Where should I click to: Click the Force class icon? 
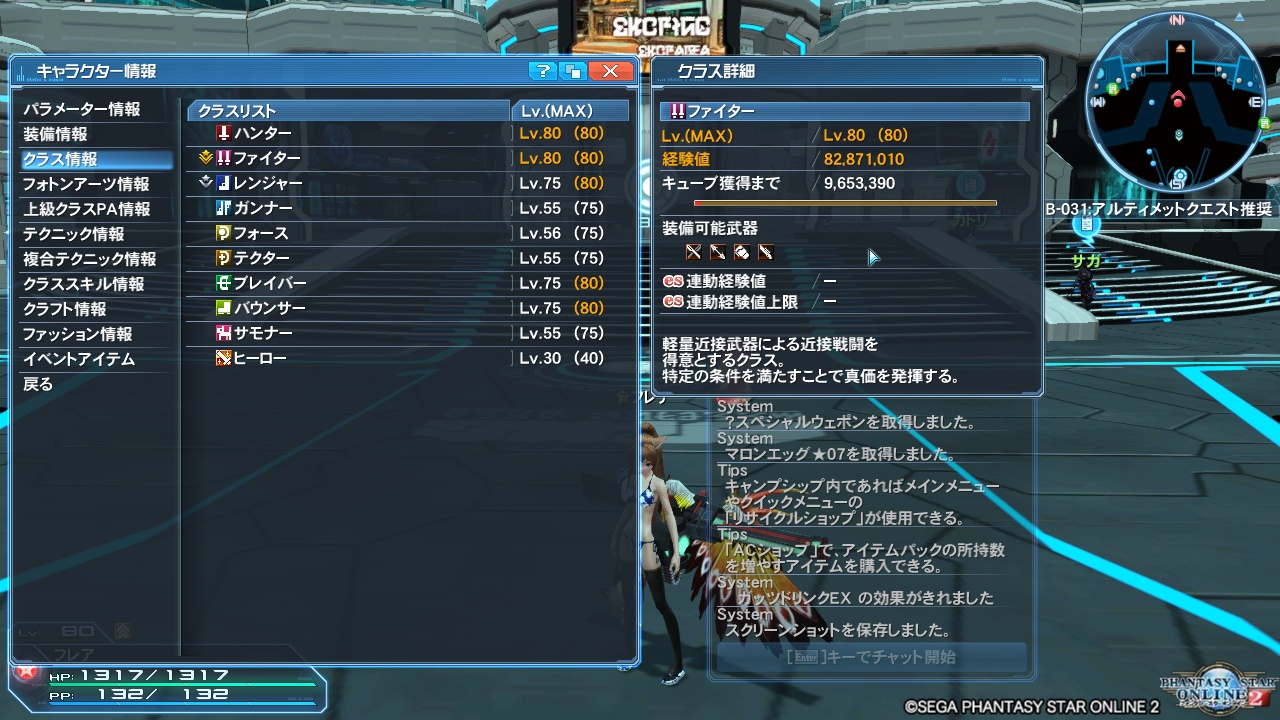pyautogui.click(x=223, y=233)
